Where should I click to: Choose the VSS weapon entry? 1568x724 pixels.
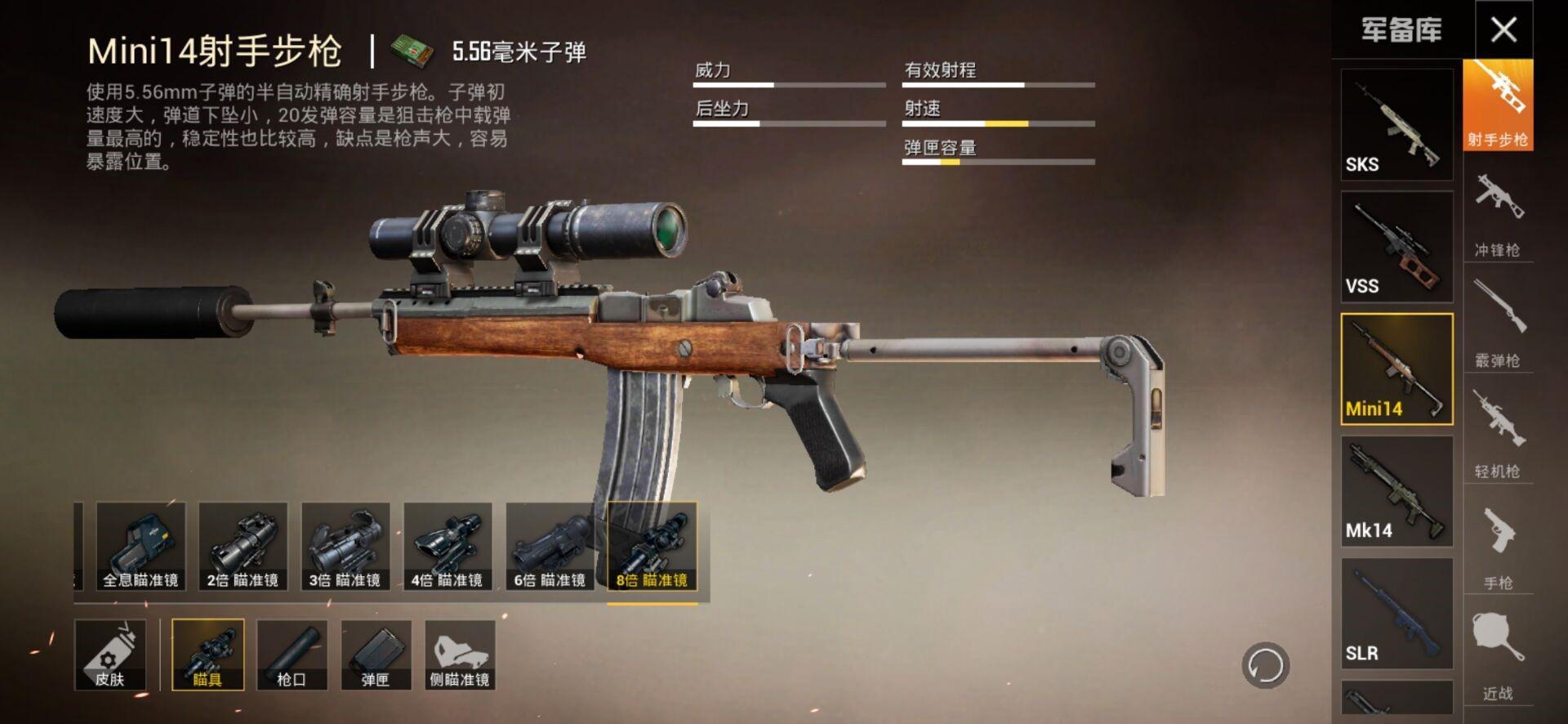click(x=1396, y=247)
